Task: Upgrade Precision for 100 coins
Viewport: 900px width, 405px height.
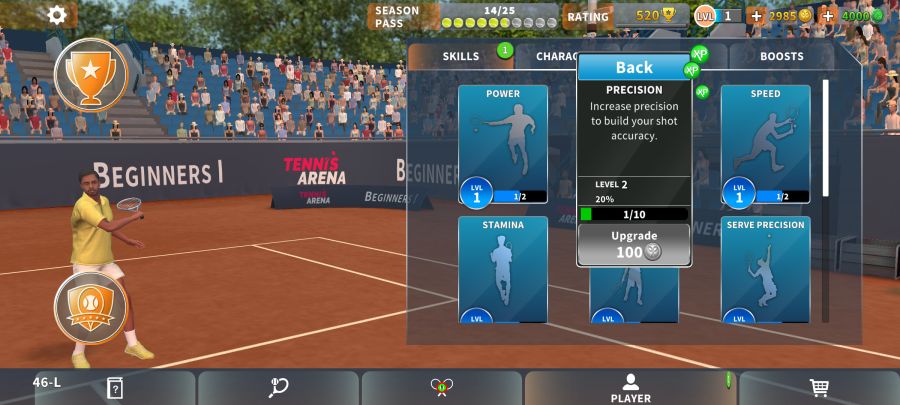Action: point(634,244)
